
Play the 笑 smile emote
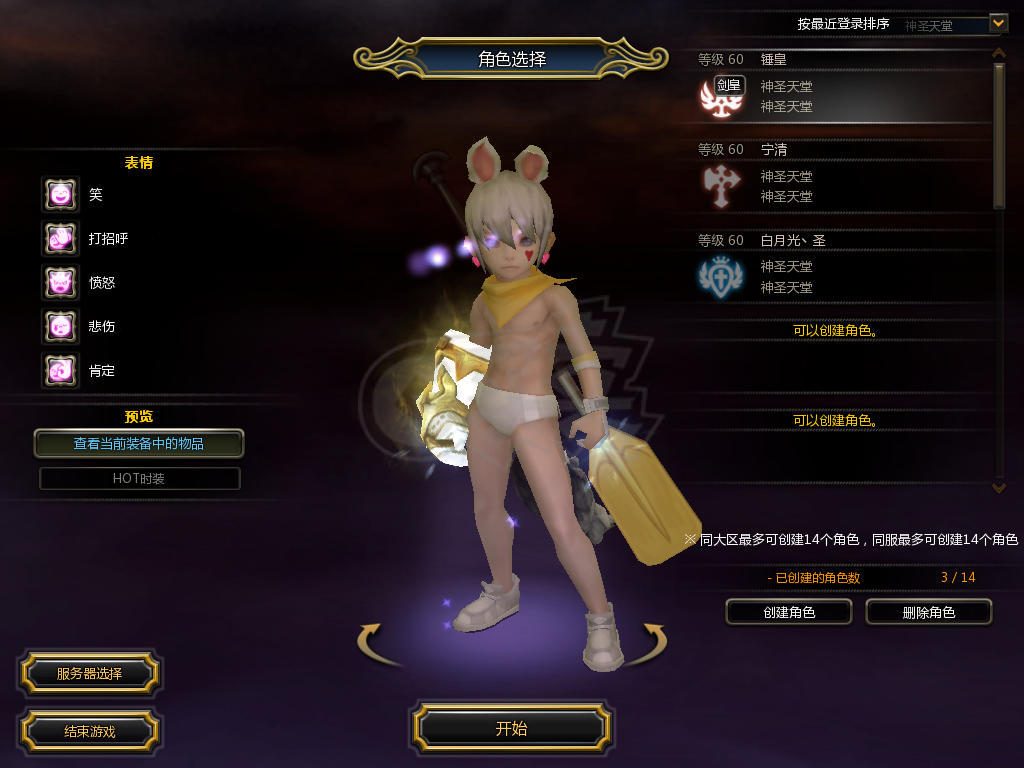[60, 194]
